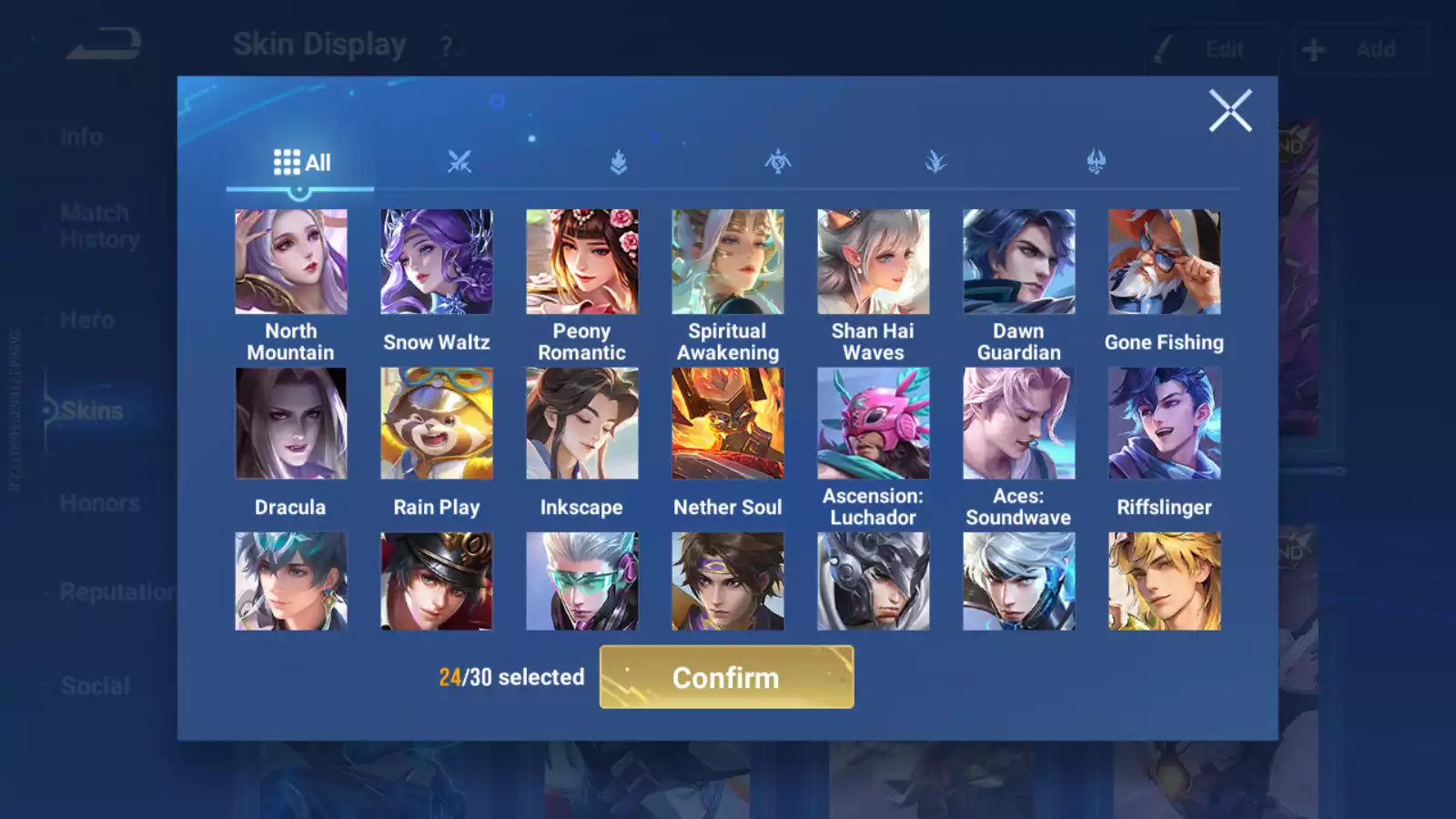Deselect the Gone Fishing skin
The height and width of the screenshot is (819, 1456).
pos(1165,261)
